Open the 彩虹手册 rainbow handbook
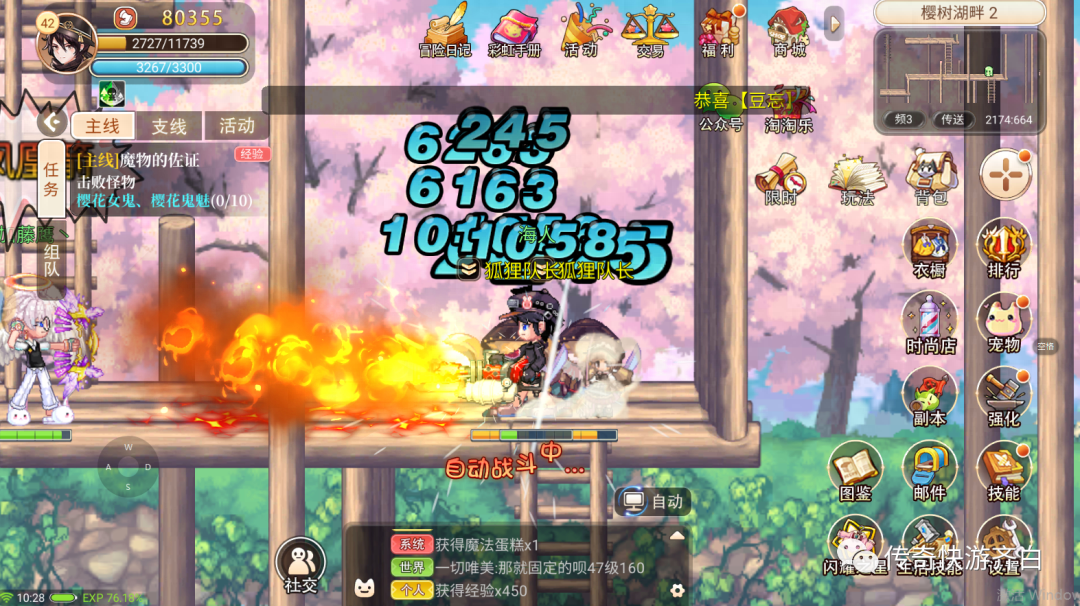Viewport: 1080px width, 606px height. [x=514, y=30]
